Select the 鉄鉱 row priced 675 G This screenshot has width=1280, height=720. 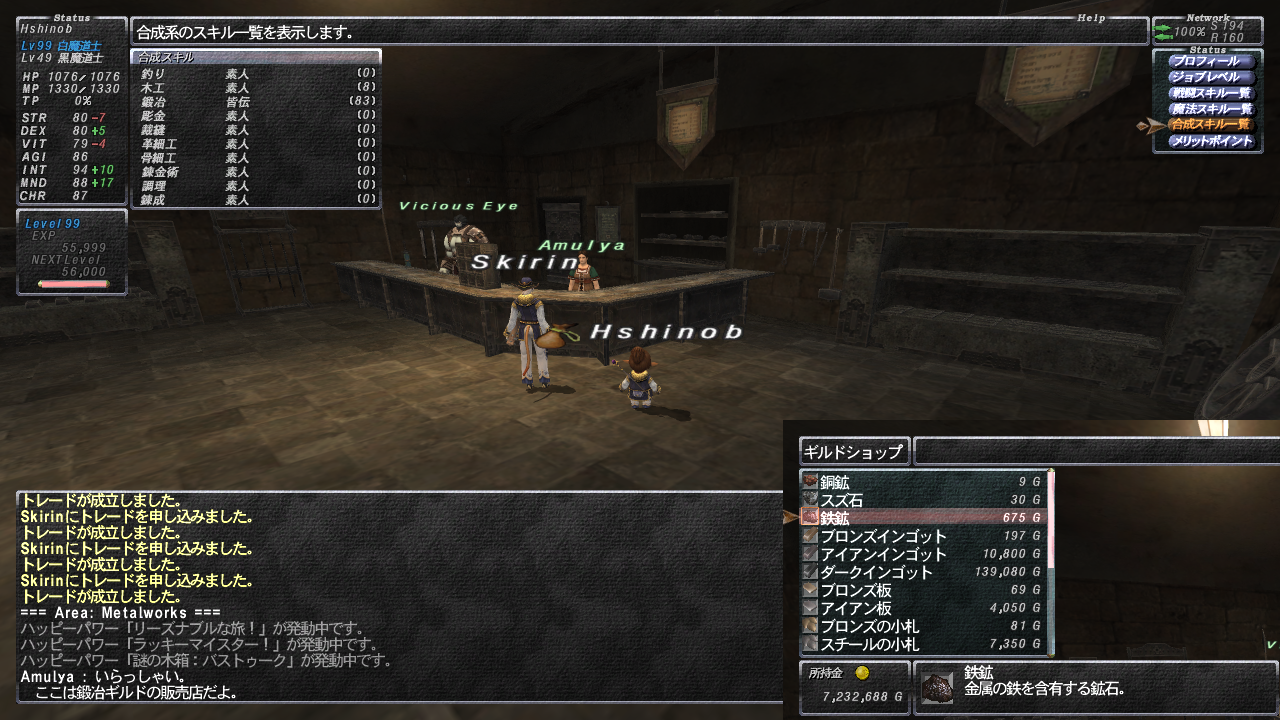[x=924, y=518]
